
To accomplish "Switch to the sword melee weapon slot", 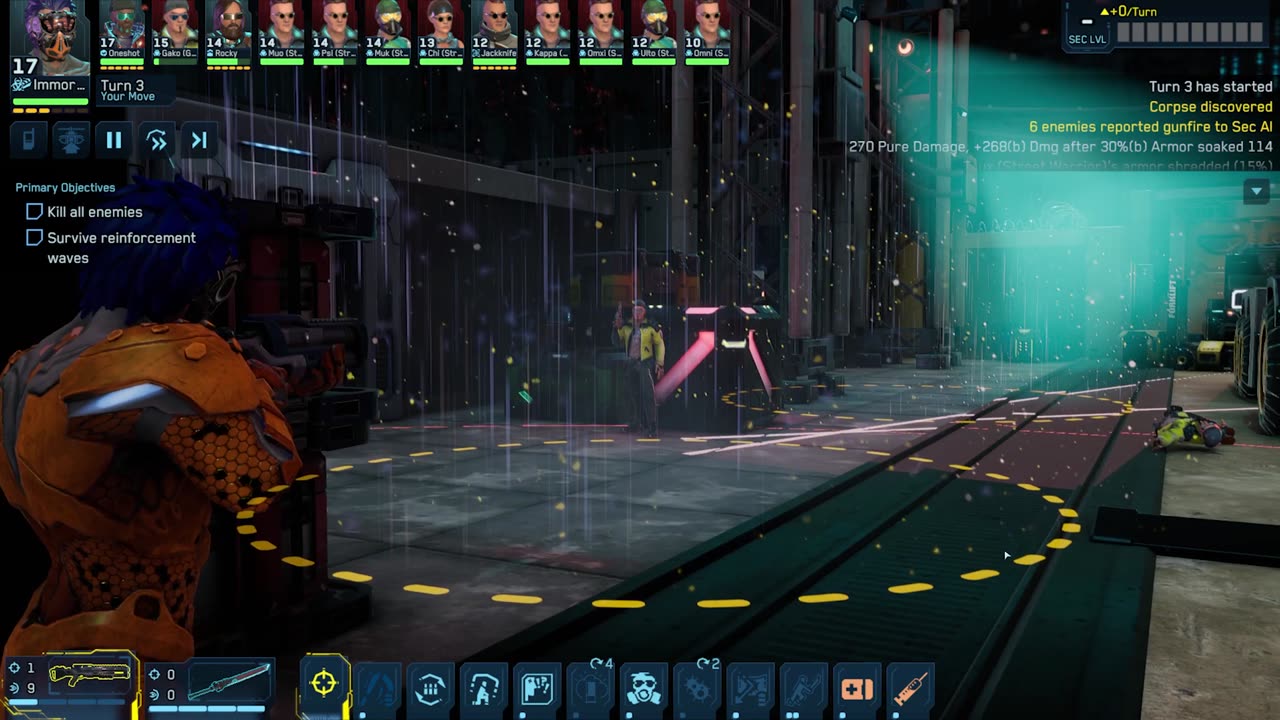I will click(x=228, y=680).
